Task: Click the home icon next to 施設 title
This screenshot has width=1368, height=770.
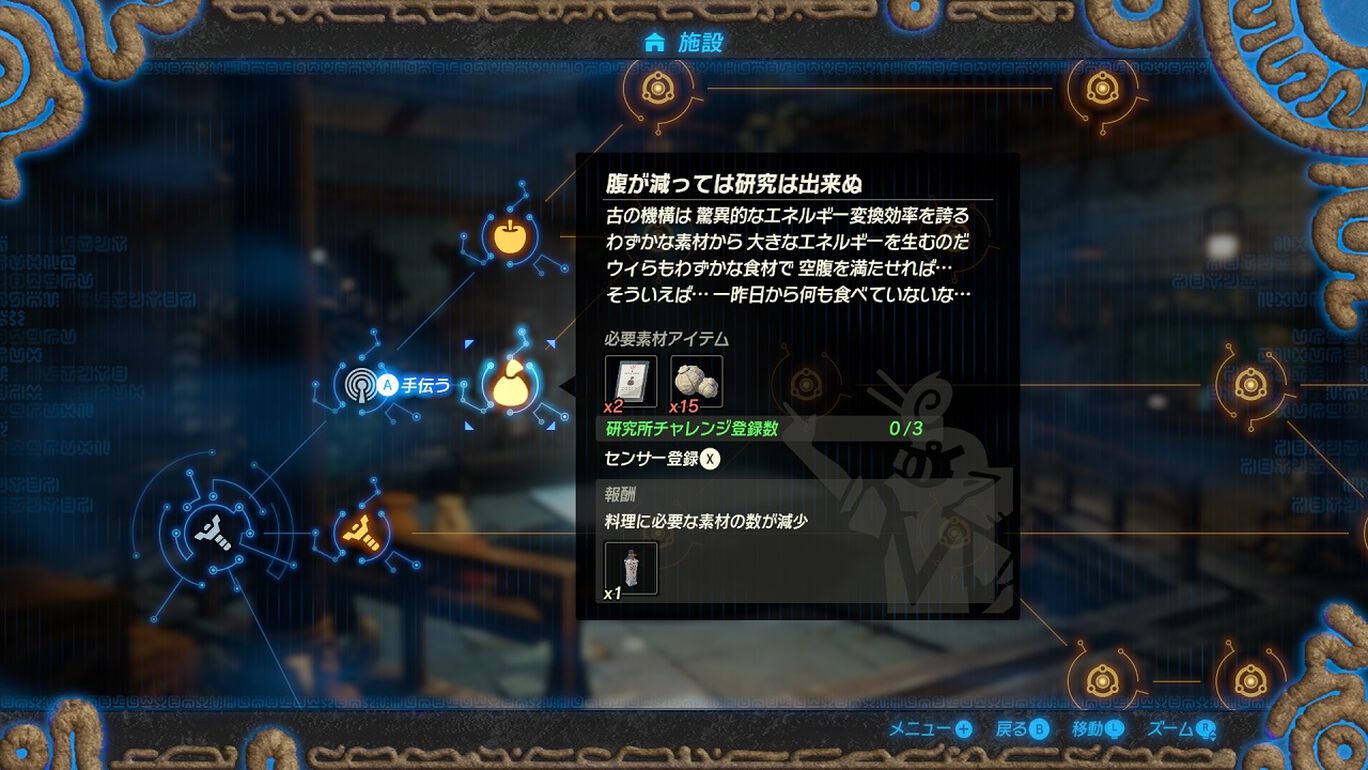Action: pyautogui.click(x=655, y=41)
